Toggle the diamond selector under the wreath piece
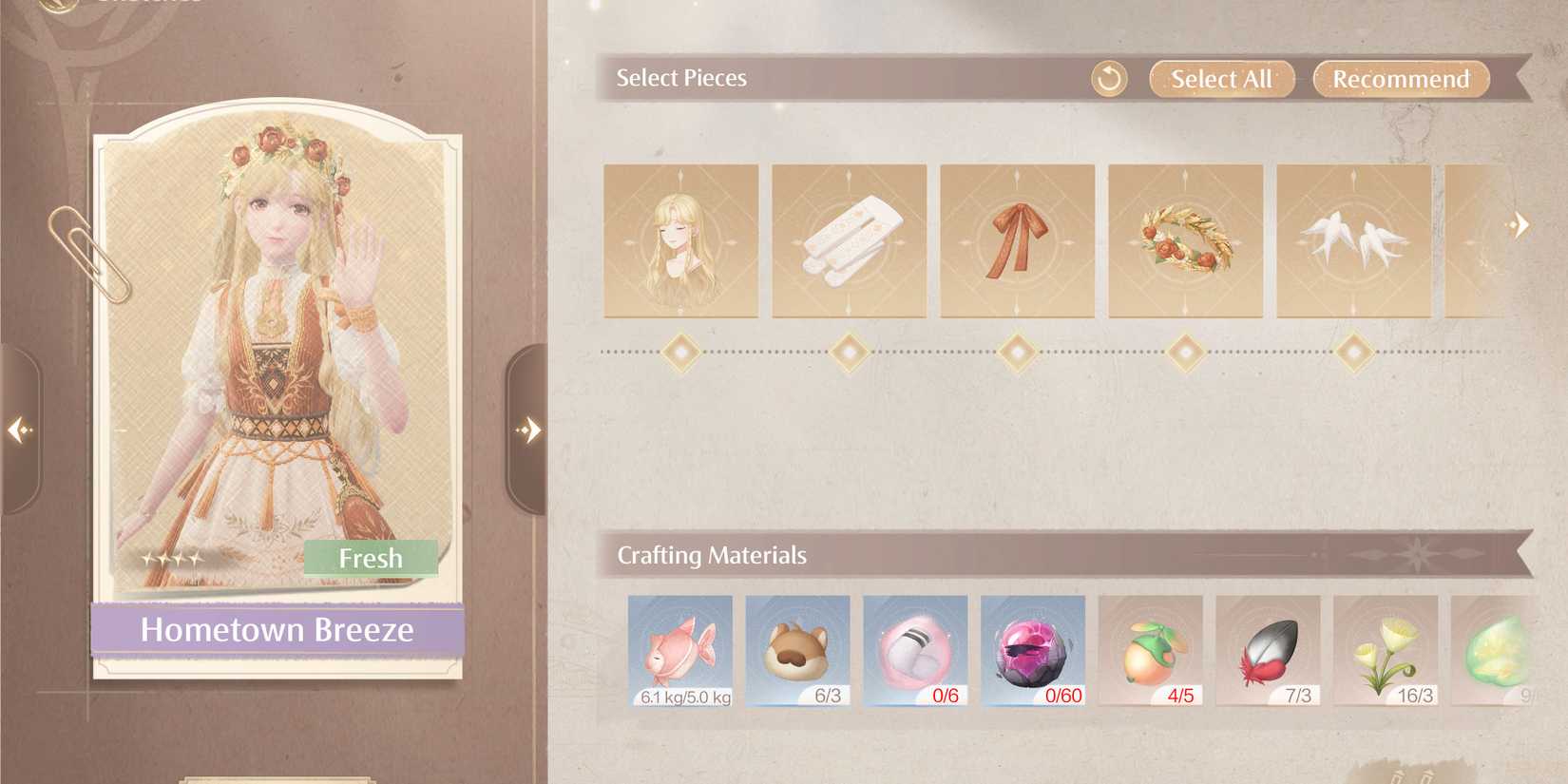Screen dimensions: 1568x784 pos(1185,351)
